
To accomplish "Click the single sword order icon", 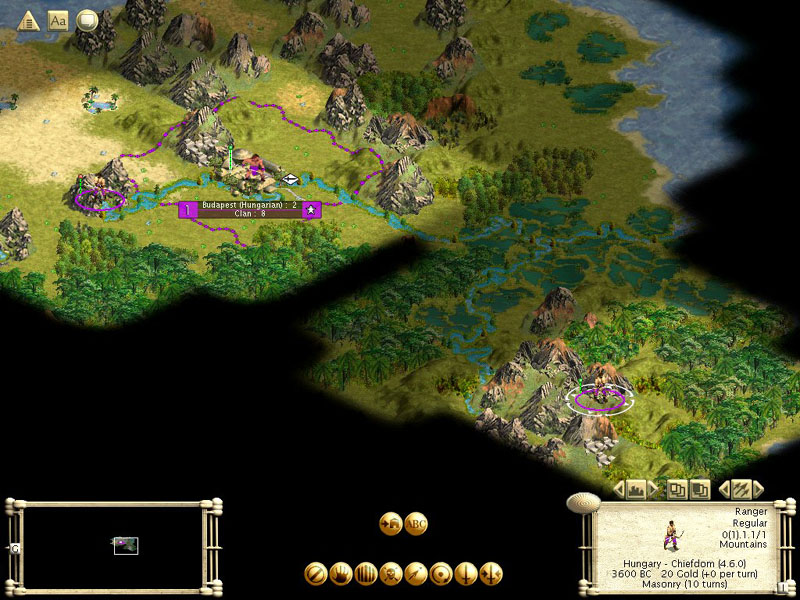I will (466, 574).
